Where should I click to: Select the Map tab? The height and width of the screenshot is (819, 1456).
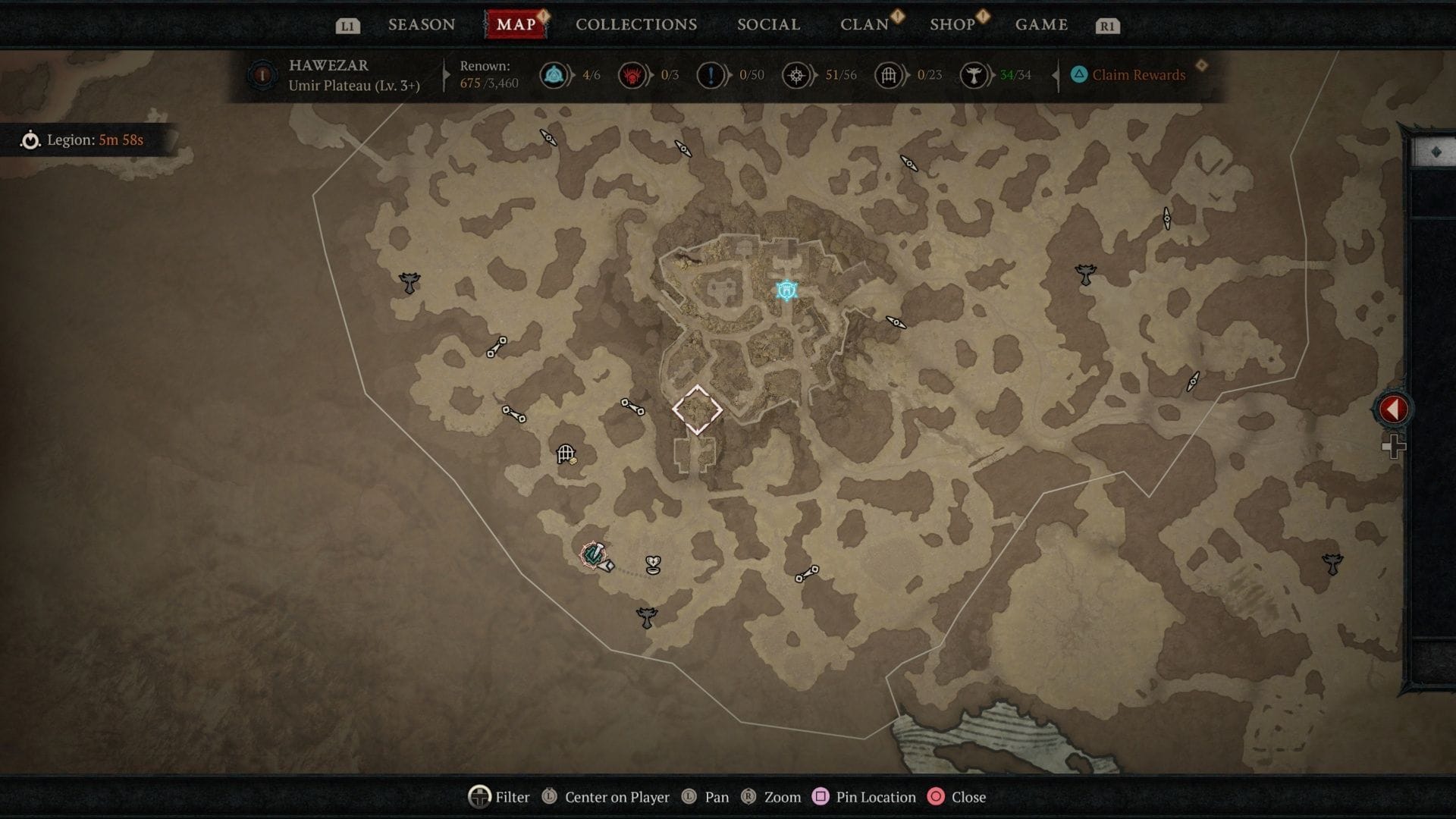point(516,24)
